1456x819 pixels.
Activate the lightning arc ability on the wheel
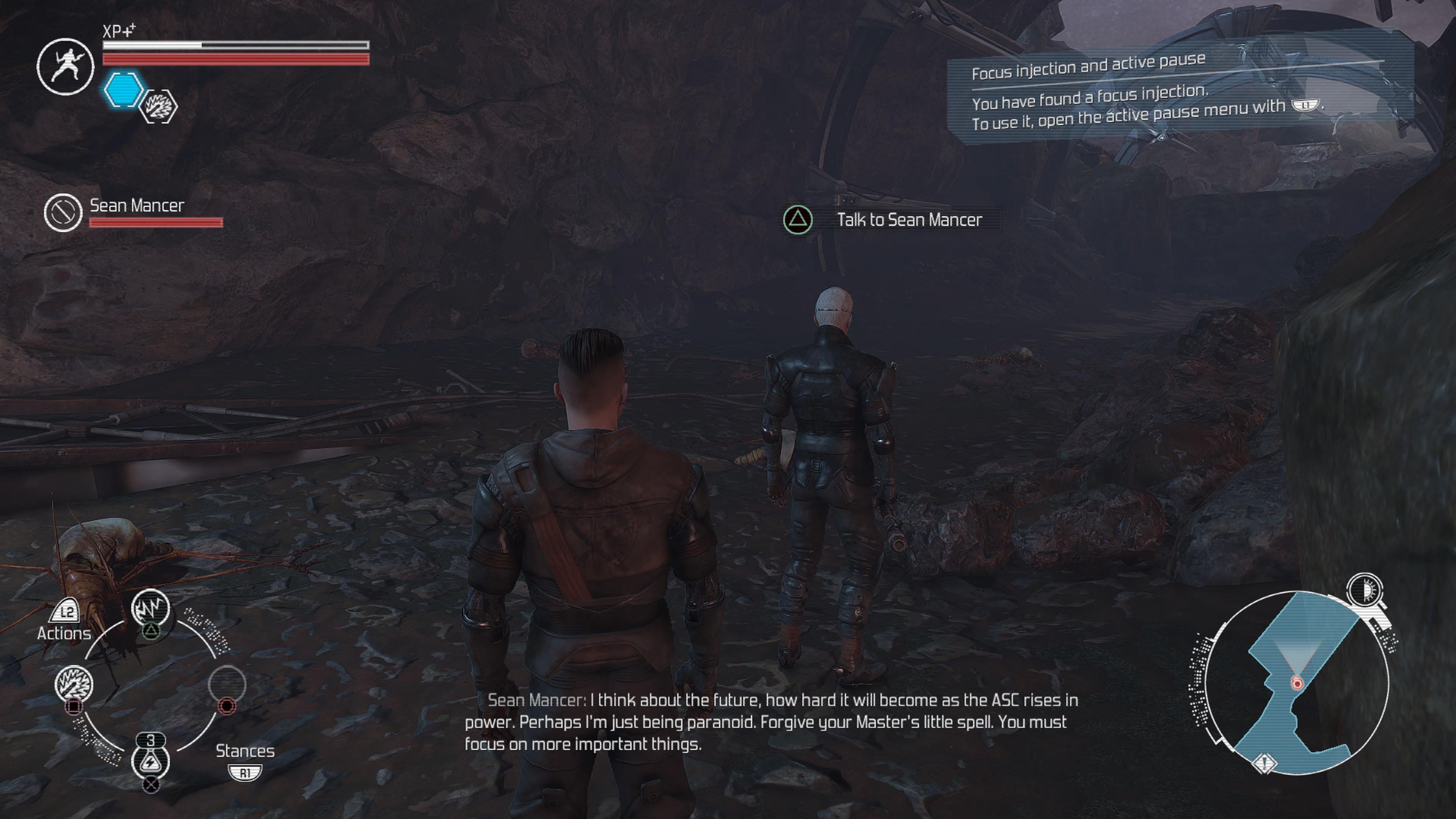151,607
